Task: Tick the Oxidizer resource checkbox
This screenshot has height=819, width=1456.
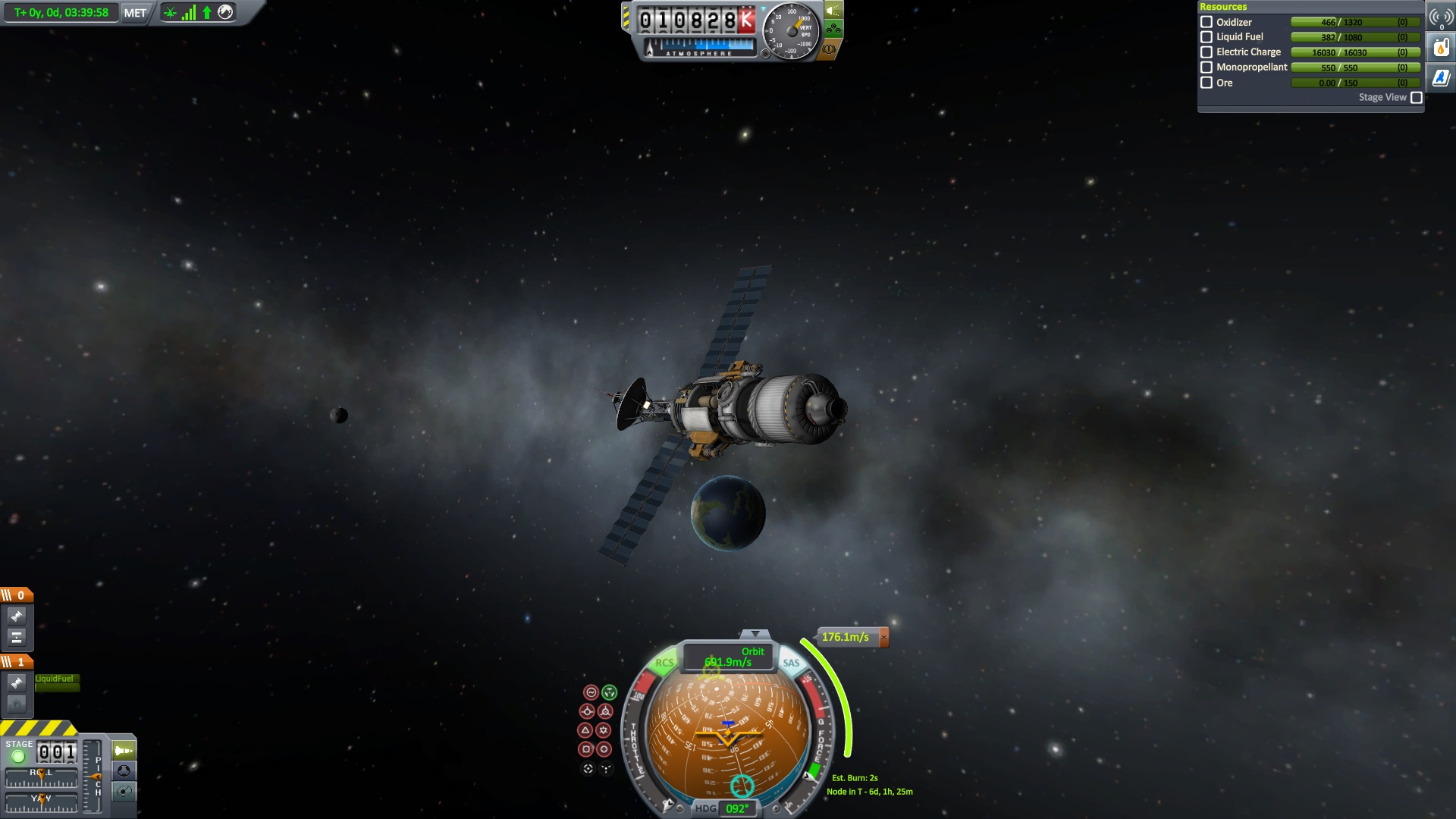Action: (1207, 22)
